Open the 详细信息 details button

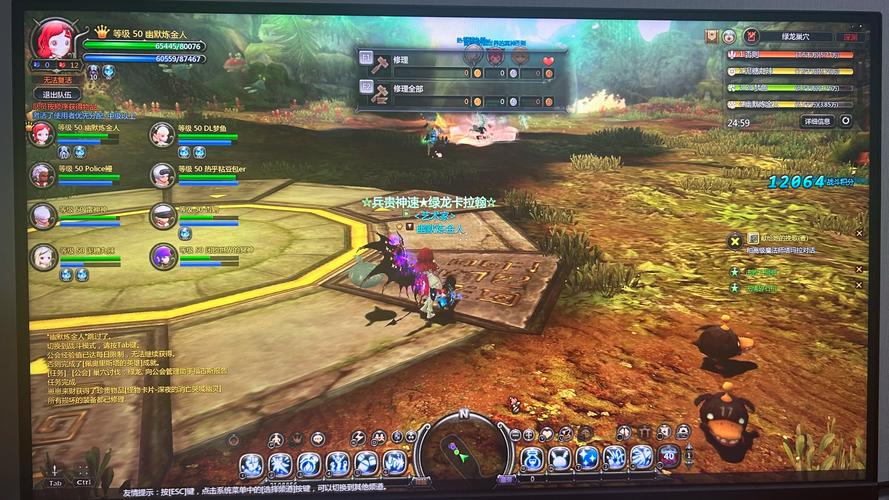(816, 121)
